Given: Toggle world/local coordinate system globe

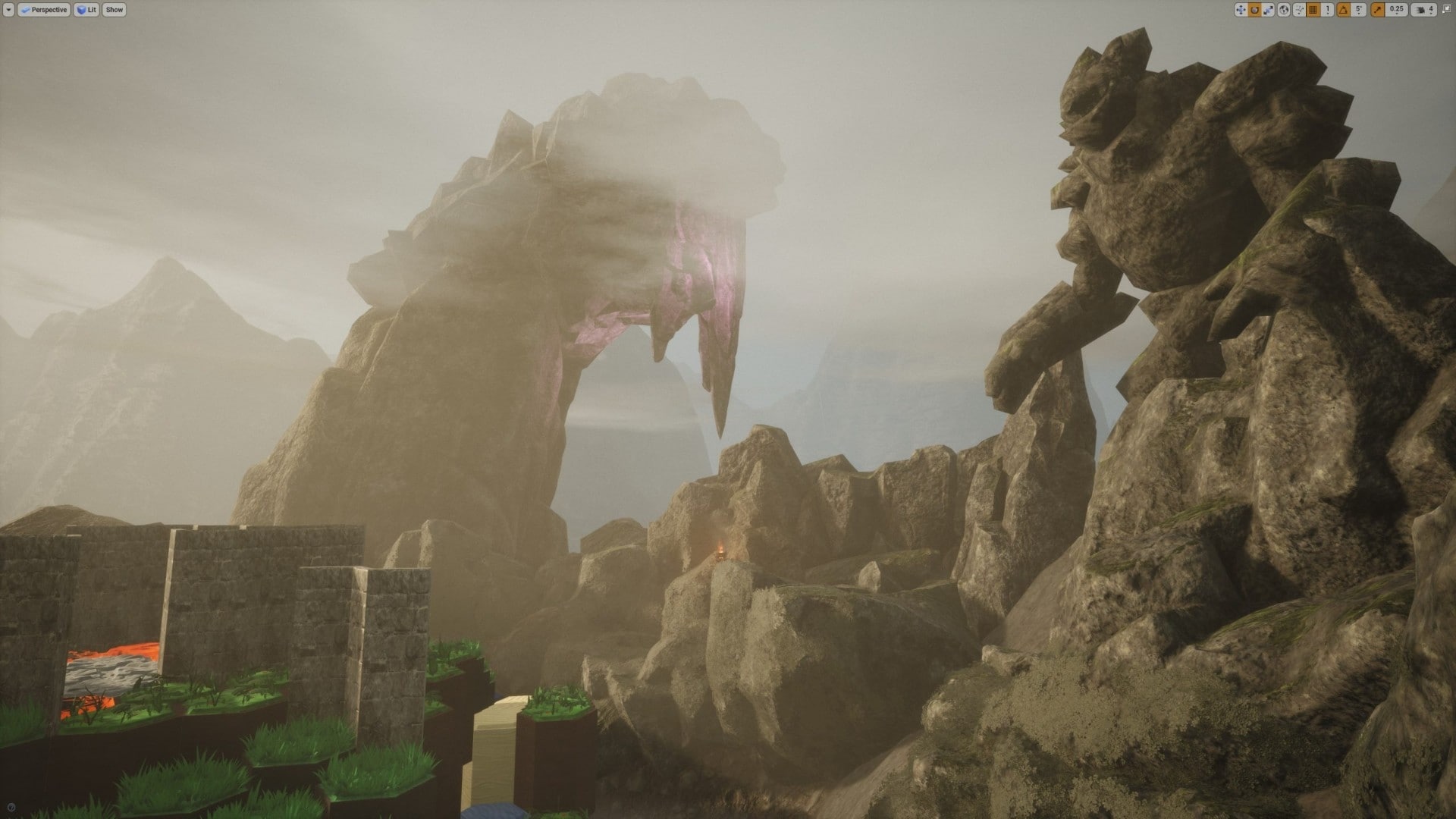Looking at the screenshot, I should pos(1283,10).
